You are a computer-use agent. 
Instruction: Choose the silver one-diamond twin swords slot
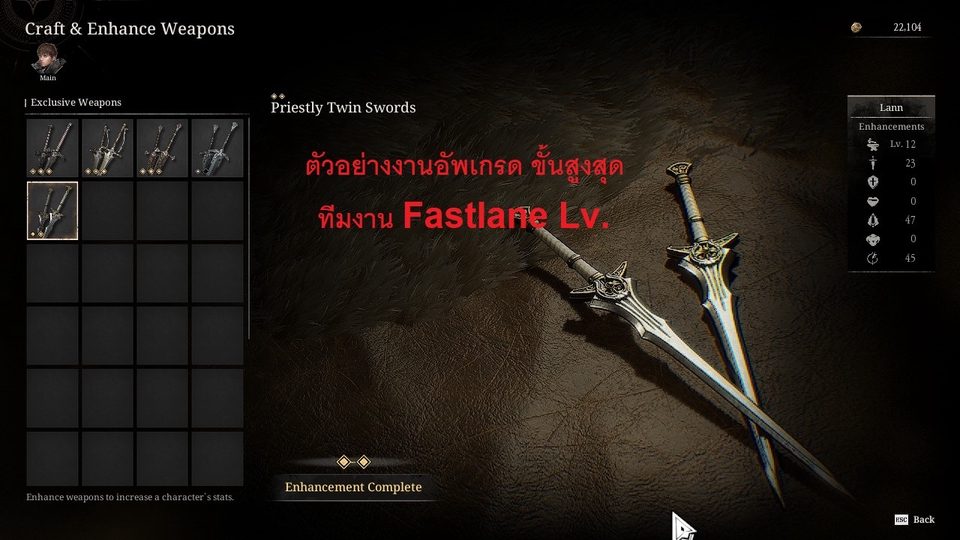[217, 148]
